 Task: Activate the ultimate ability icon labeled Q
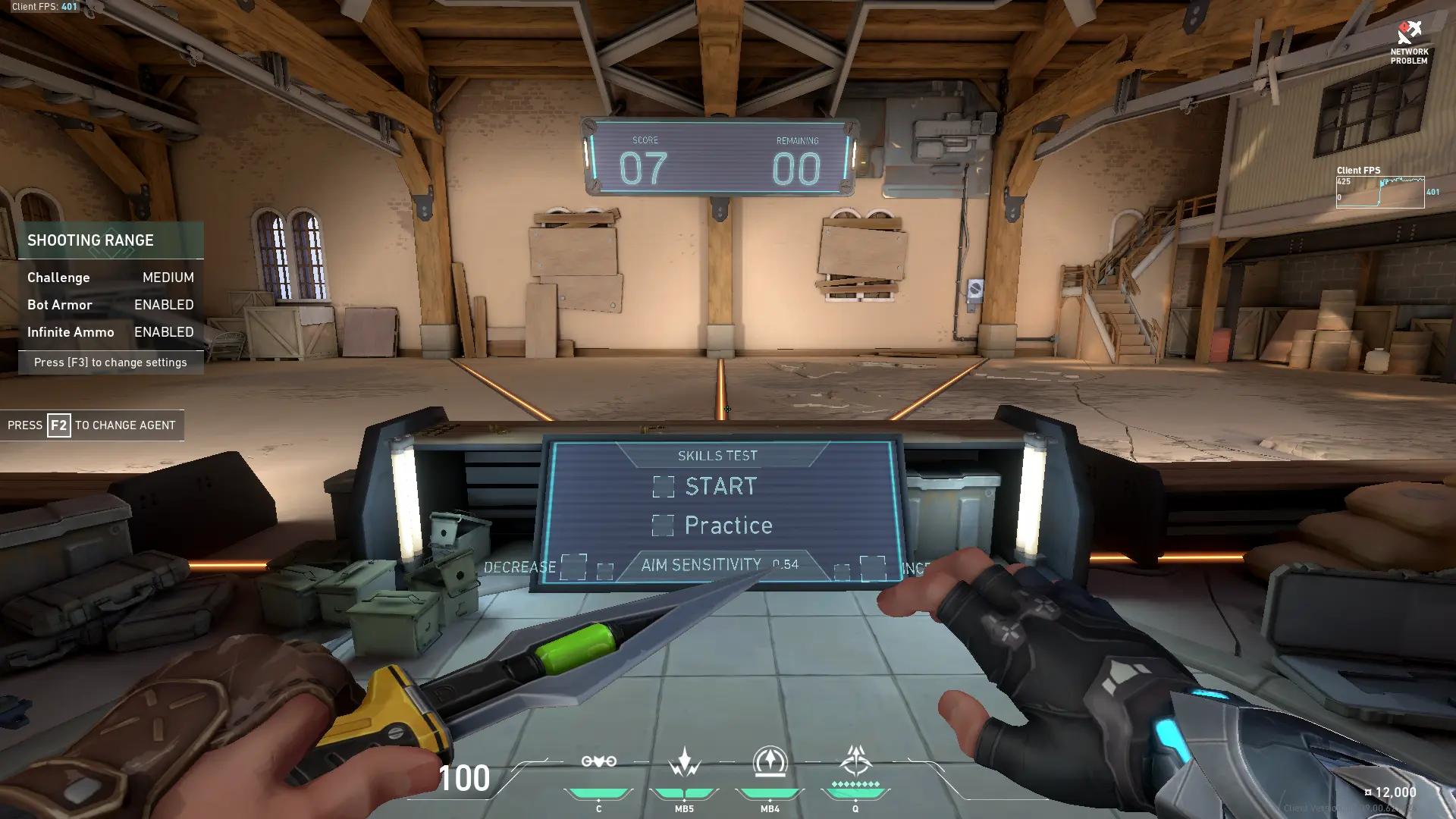click(855, 761)
